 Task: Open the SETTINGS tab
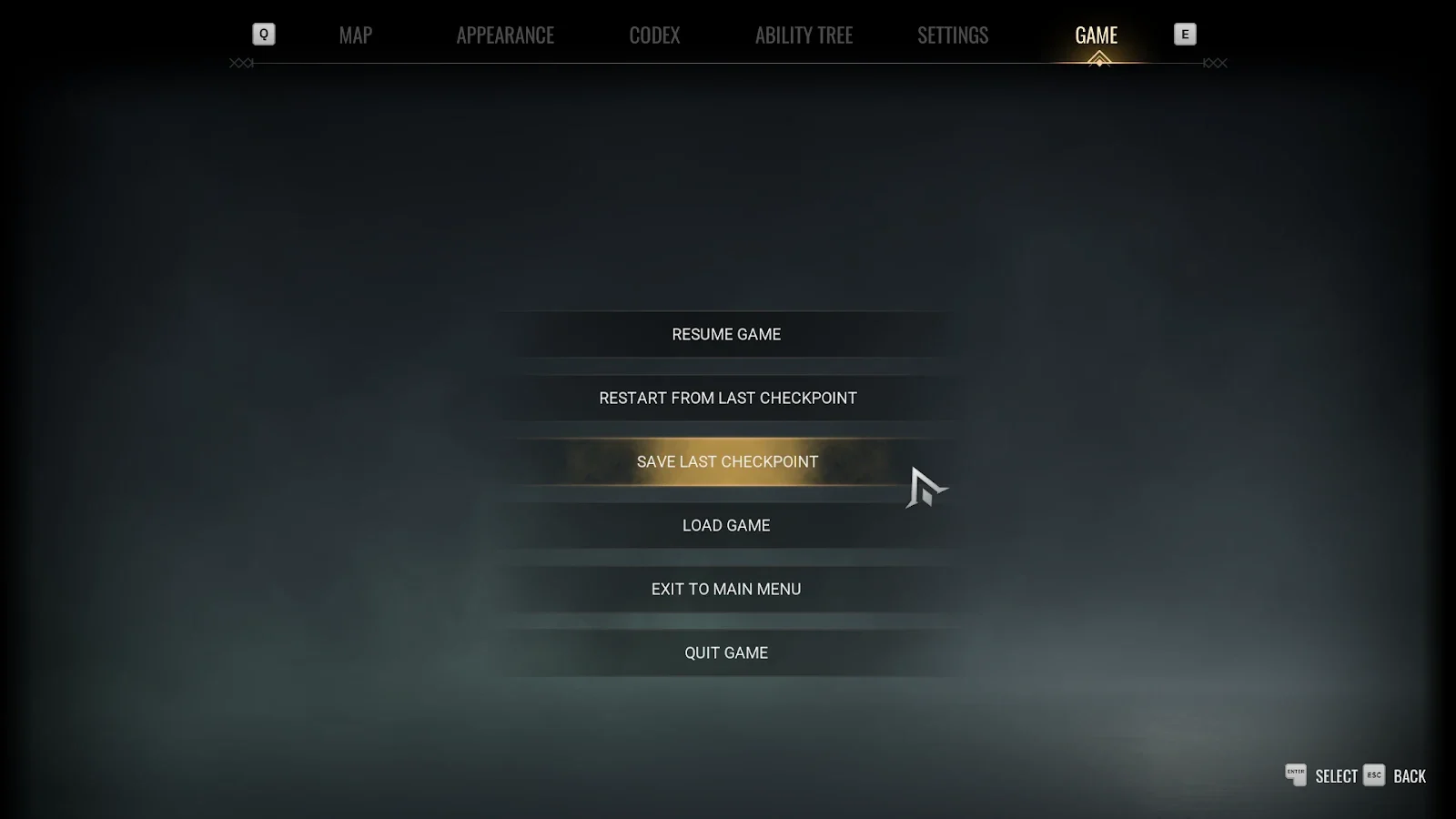(952, 35)
